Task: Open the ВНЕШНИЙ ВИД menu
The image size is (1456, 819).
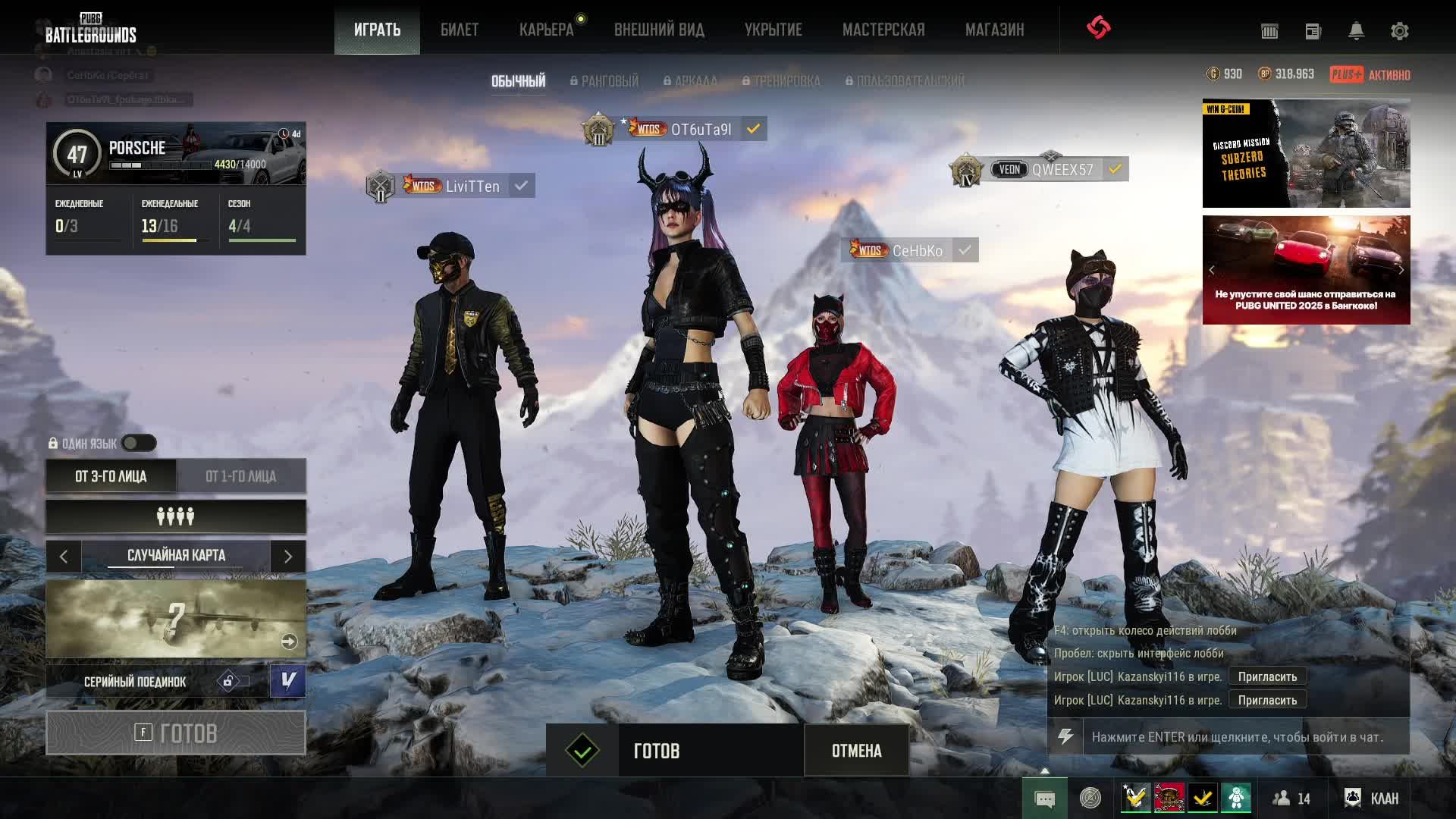Action: [x=659, y=30]
